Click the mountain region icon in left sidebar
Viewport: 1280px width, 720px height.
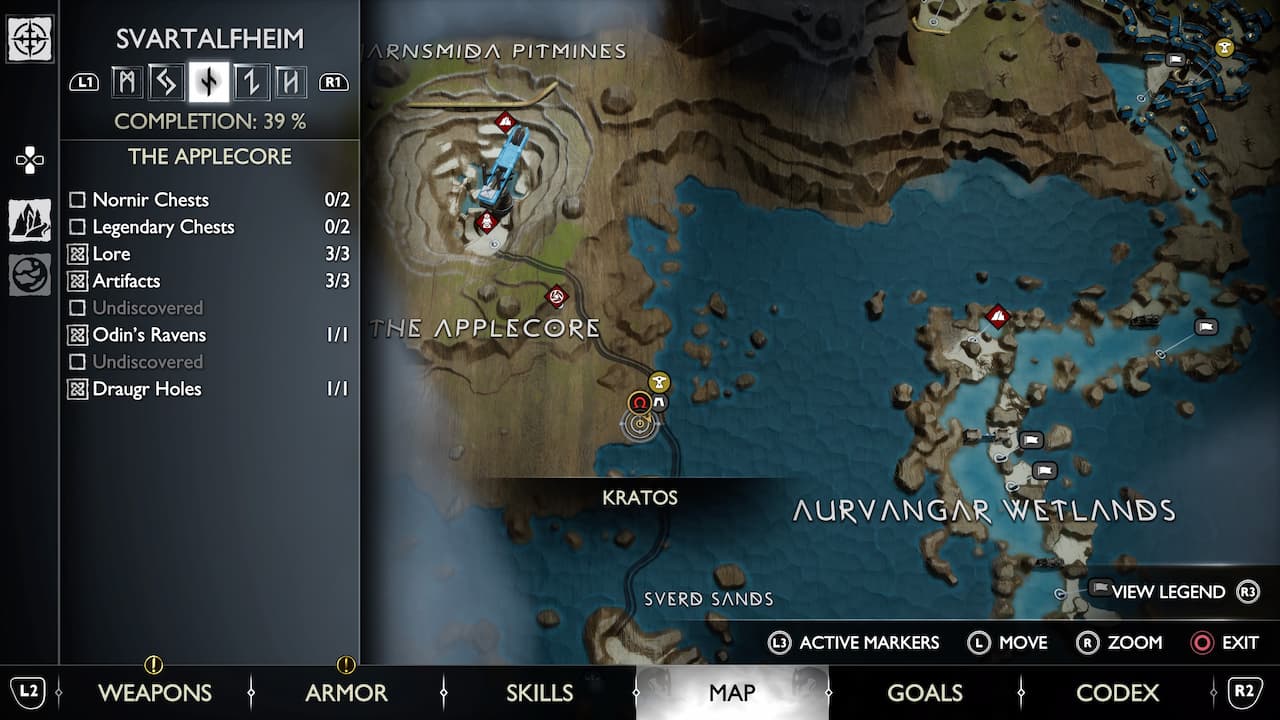click(x=29, y=218)
